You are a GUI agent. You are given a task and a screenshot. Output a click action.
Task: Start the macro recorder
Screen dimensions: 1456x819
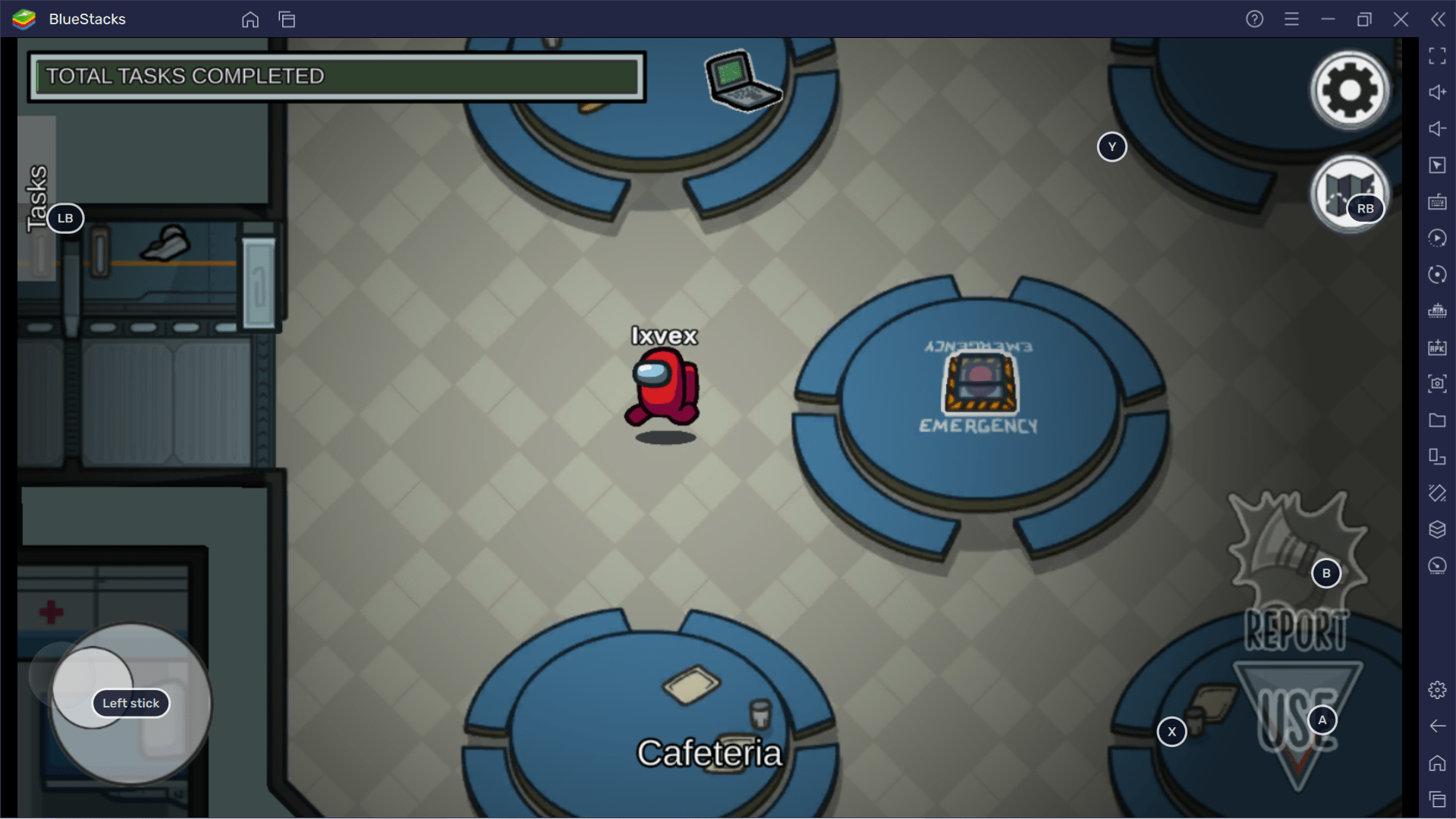point(1437,238)
